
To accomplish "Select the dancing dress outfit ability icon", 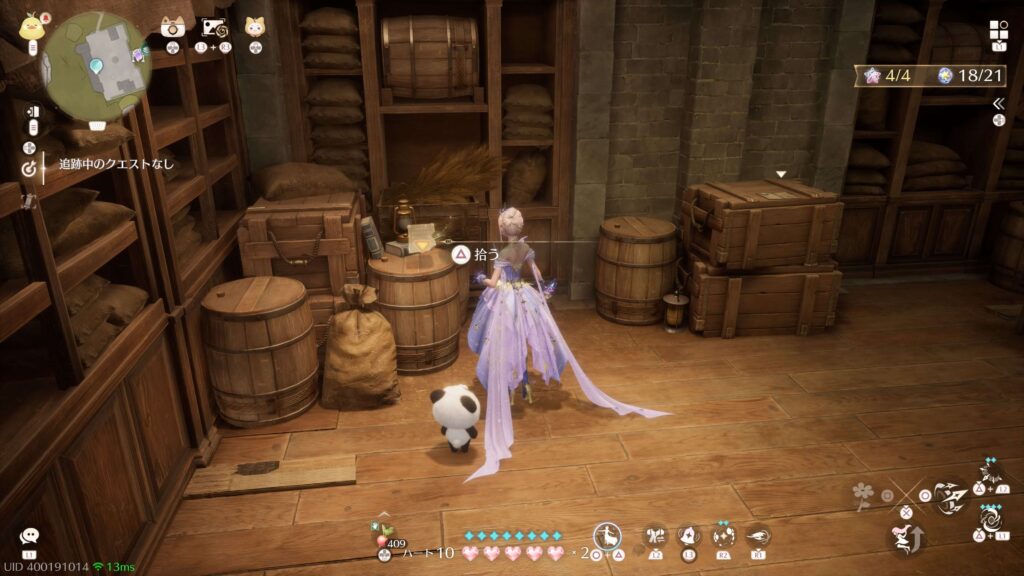I will [606, 536].
